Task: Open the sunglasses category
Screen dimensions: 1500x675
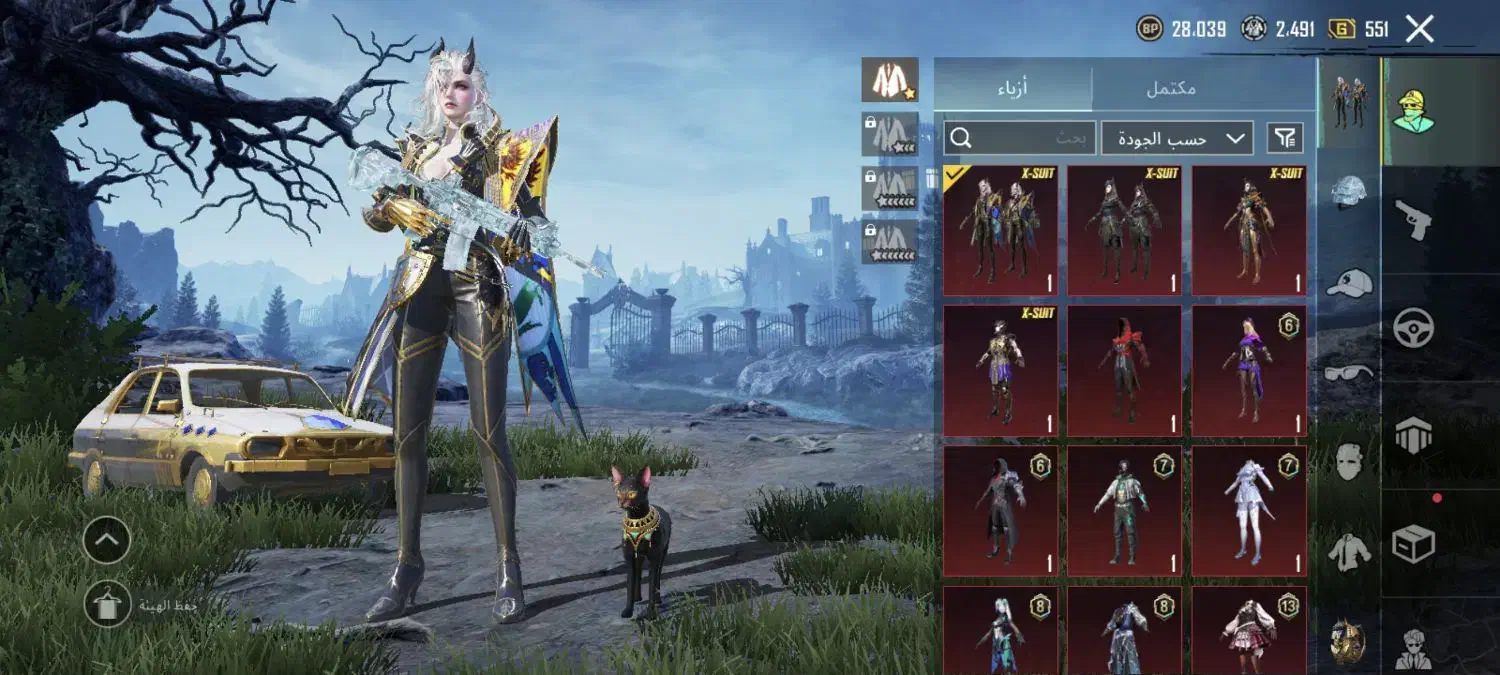Action: coord(1349,373)
